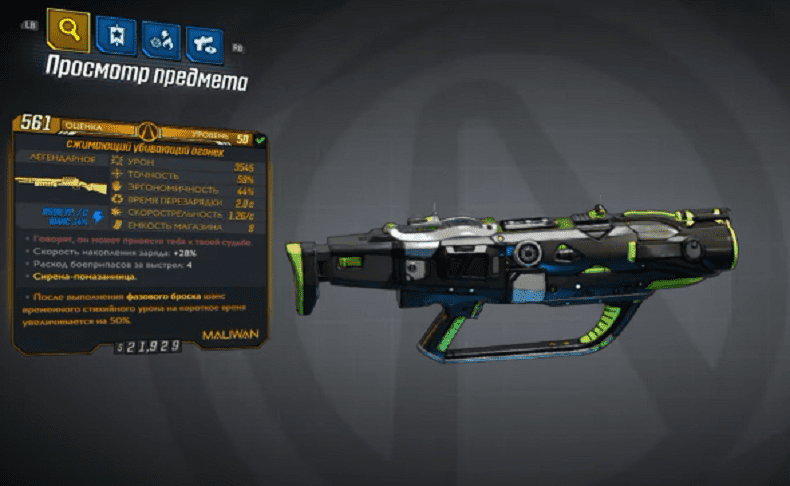790x486 pixels.
Task: Switch to the star banner tab
Action: tap(116, 37)
